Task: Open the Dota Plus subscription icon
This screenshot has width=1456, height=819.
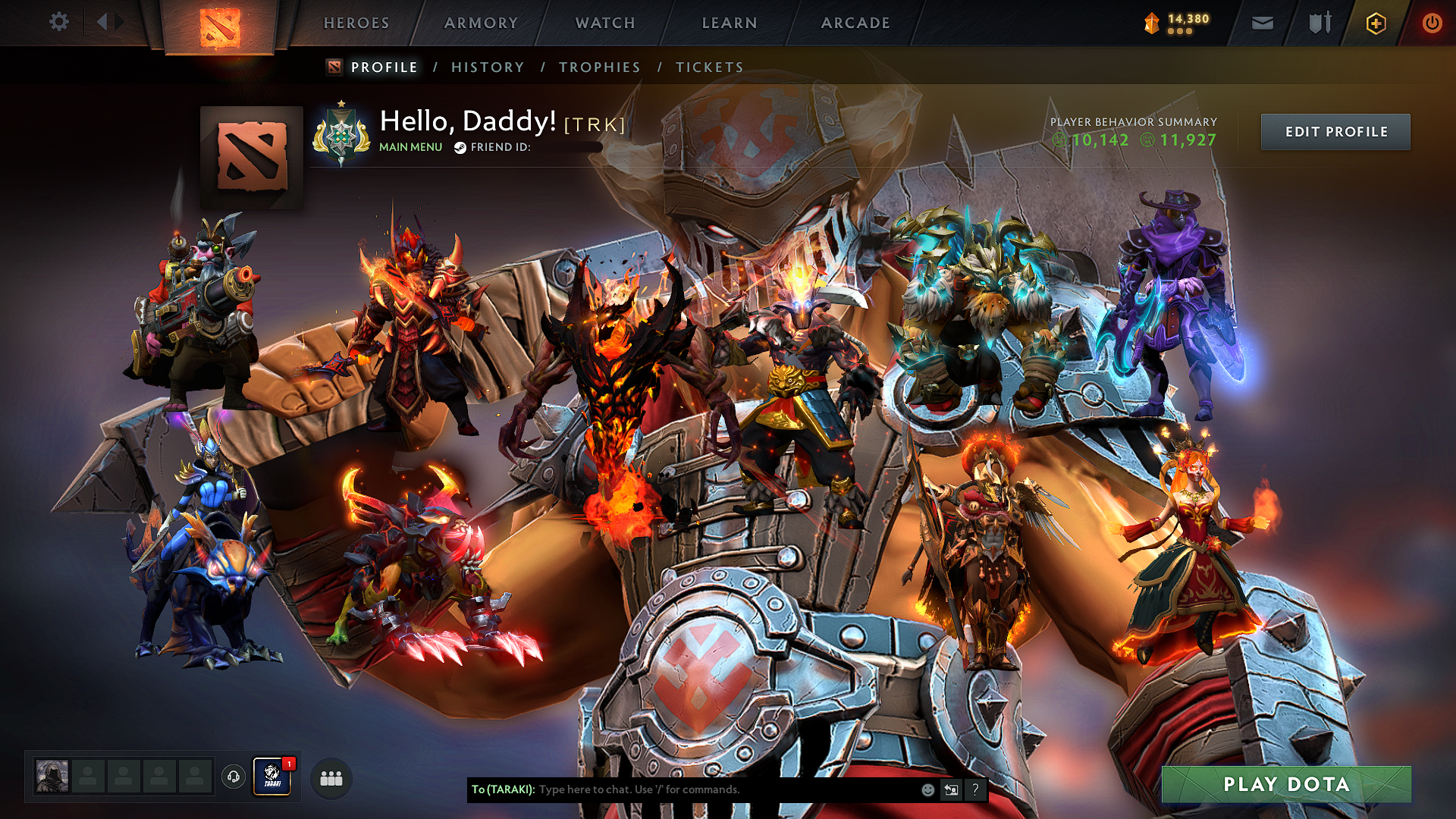Action: (1375, 23)
